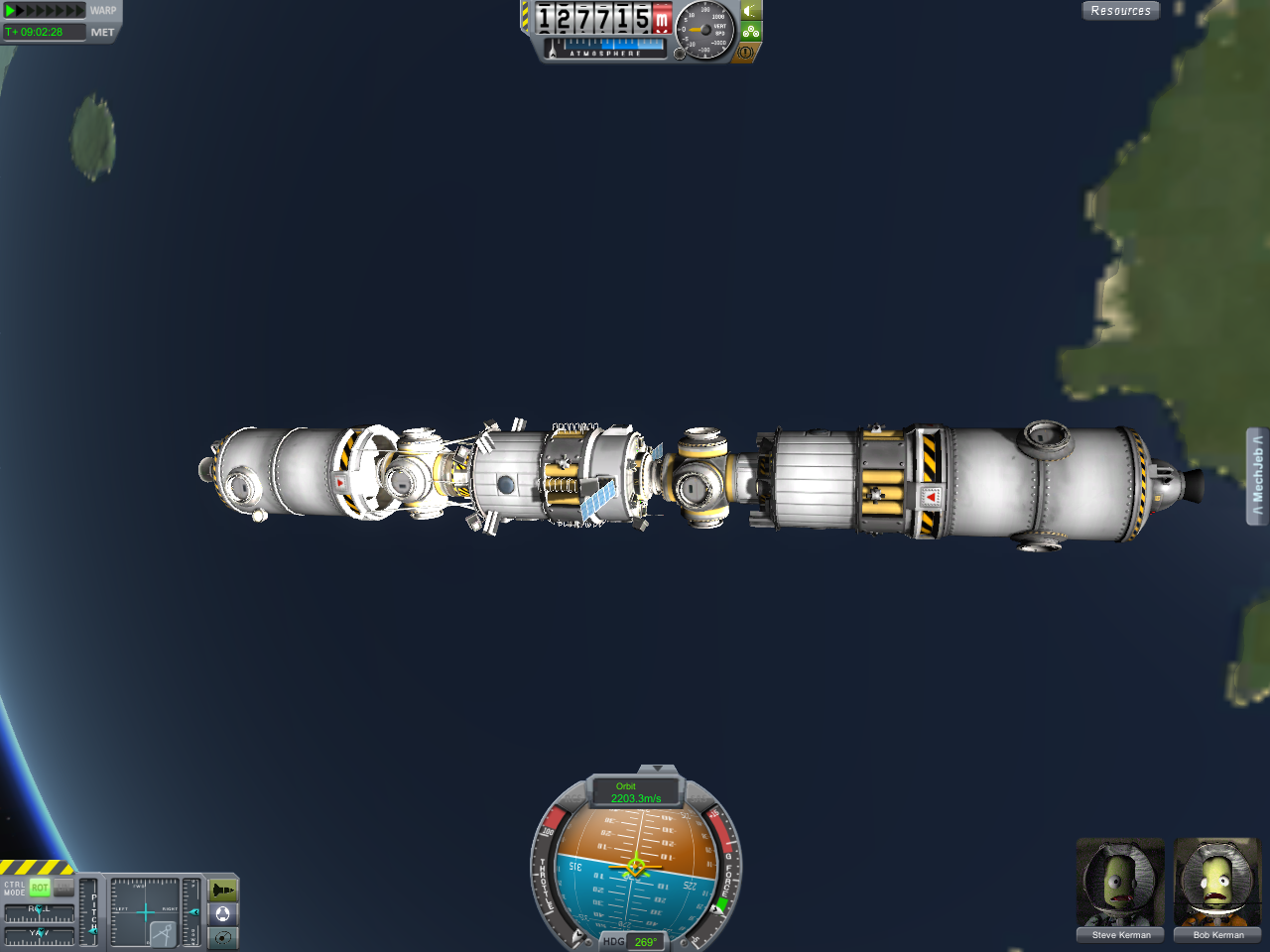Switch to staging mode with rocket icon
This screenshot has width=1270, height=952.
pyautogui.click(x=223, y=891)
